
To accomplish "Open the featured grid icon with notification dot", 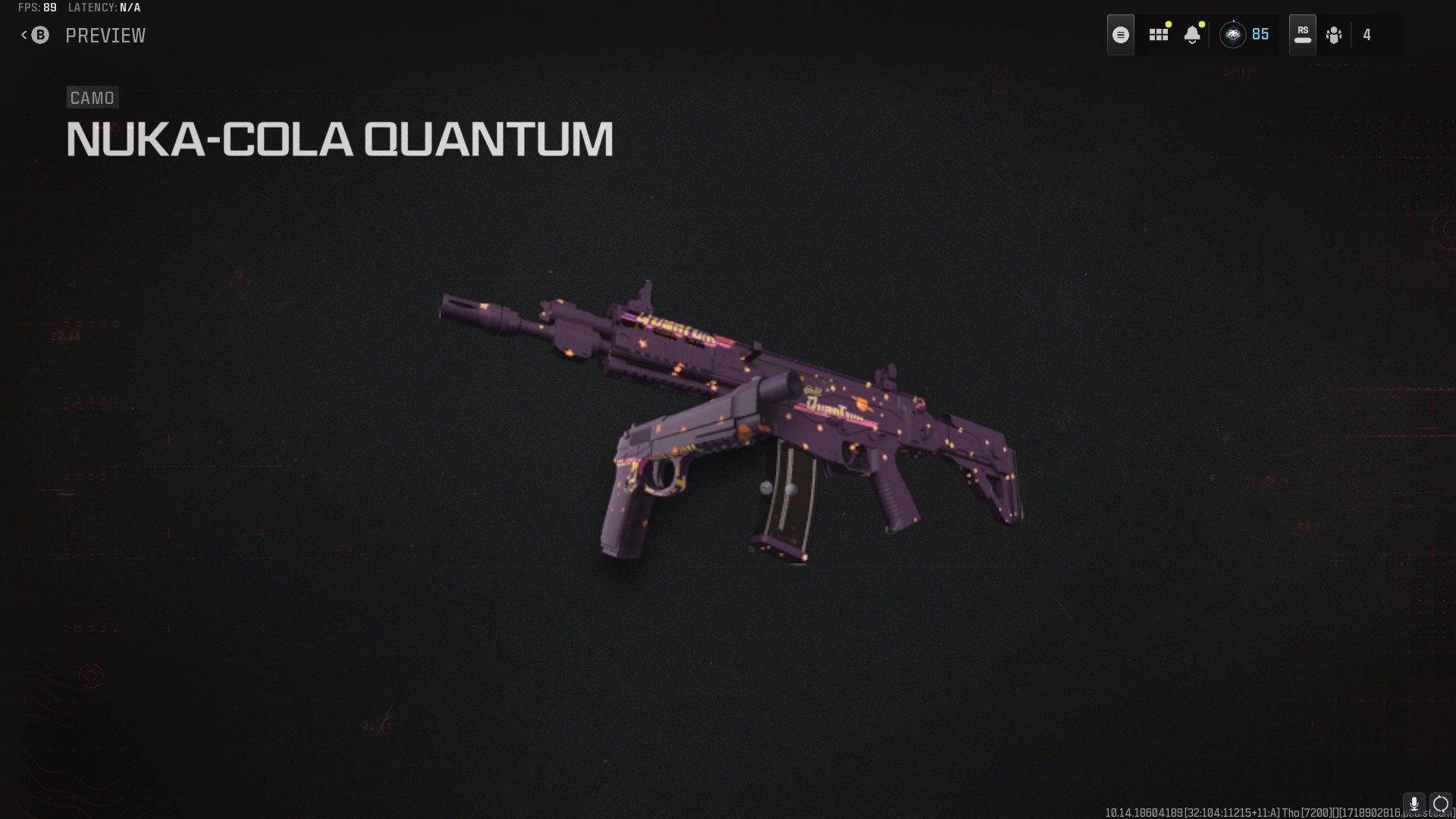I will coord(1159,34).
